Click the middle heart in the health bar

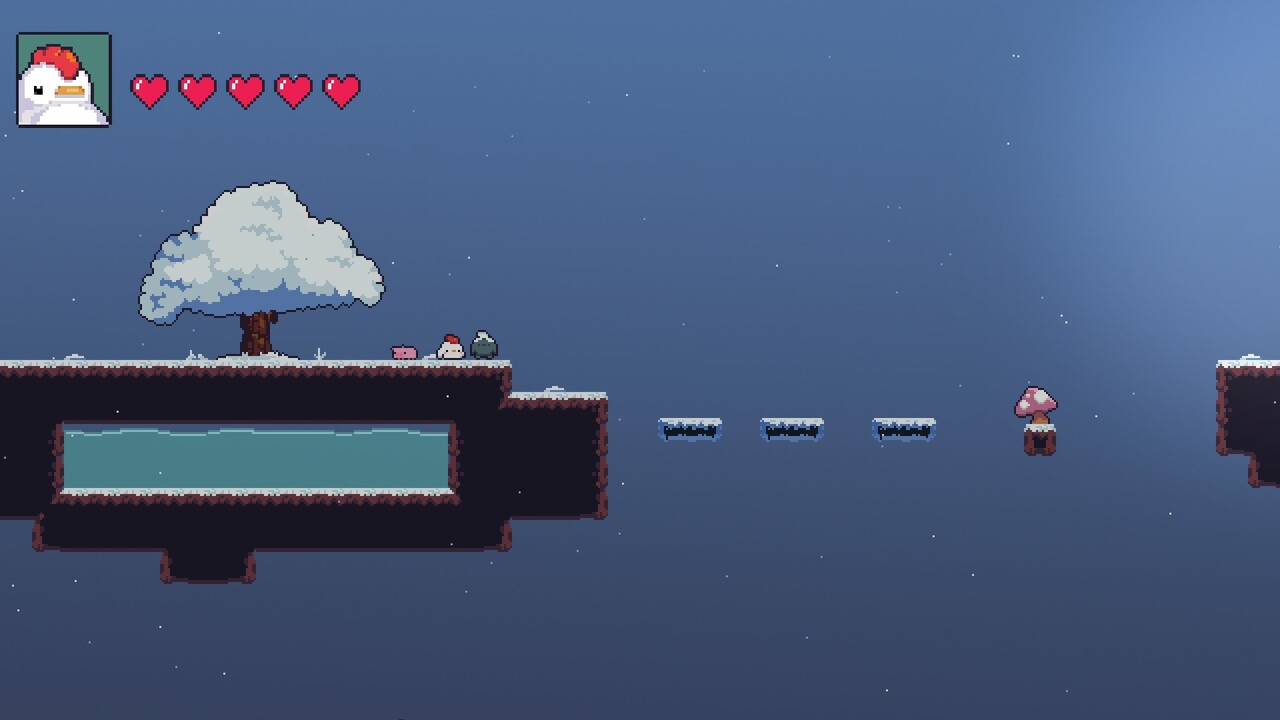(x=247, y=89)
